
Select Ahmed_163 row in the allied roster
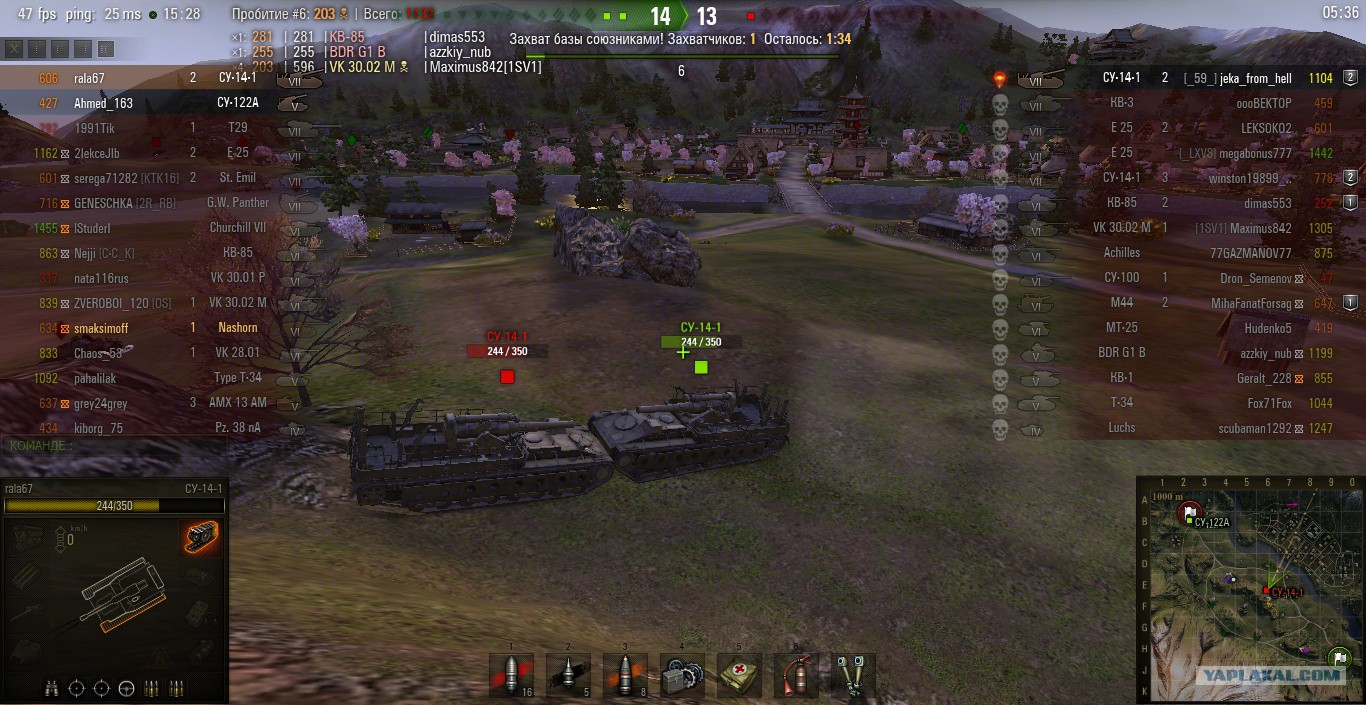click(x=102, y=103)
